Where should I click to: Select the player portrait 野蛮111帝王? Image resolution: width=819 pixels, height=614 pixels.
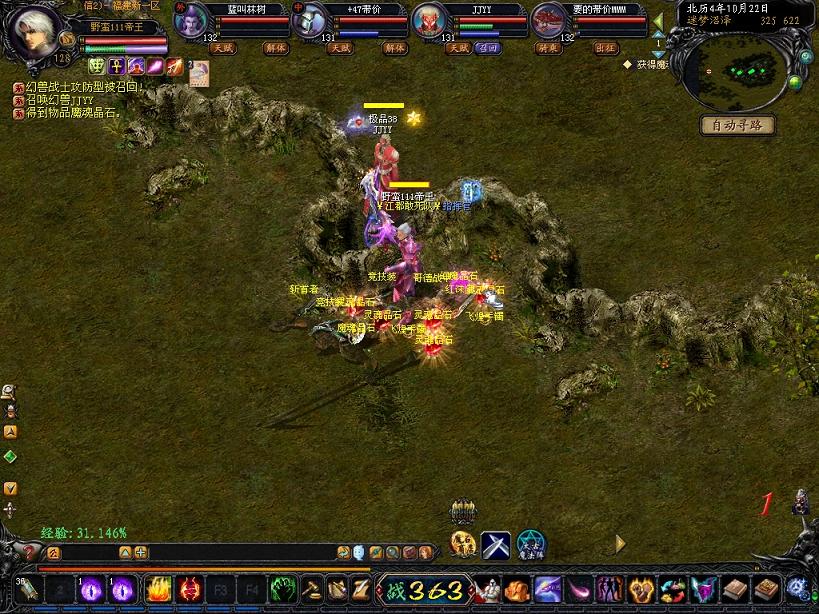32,34
